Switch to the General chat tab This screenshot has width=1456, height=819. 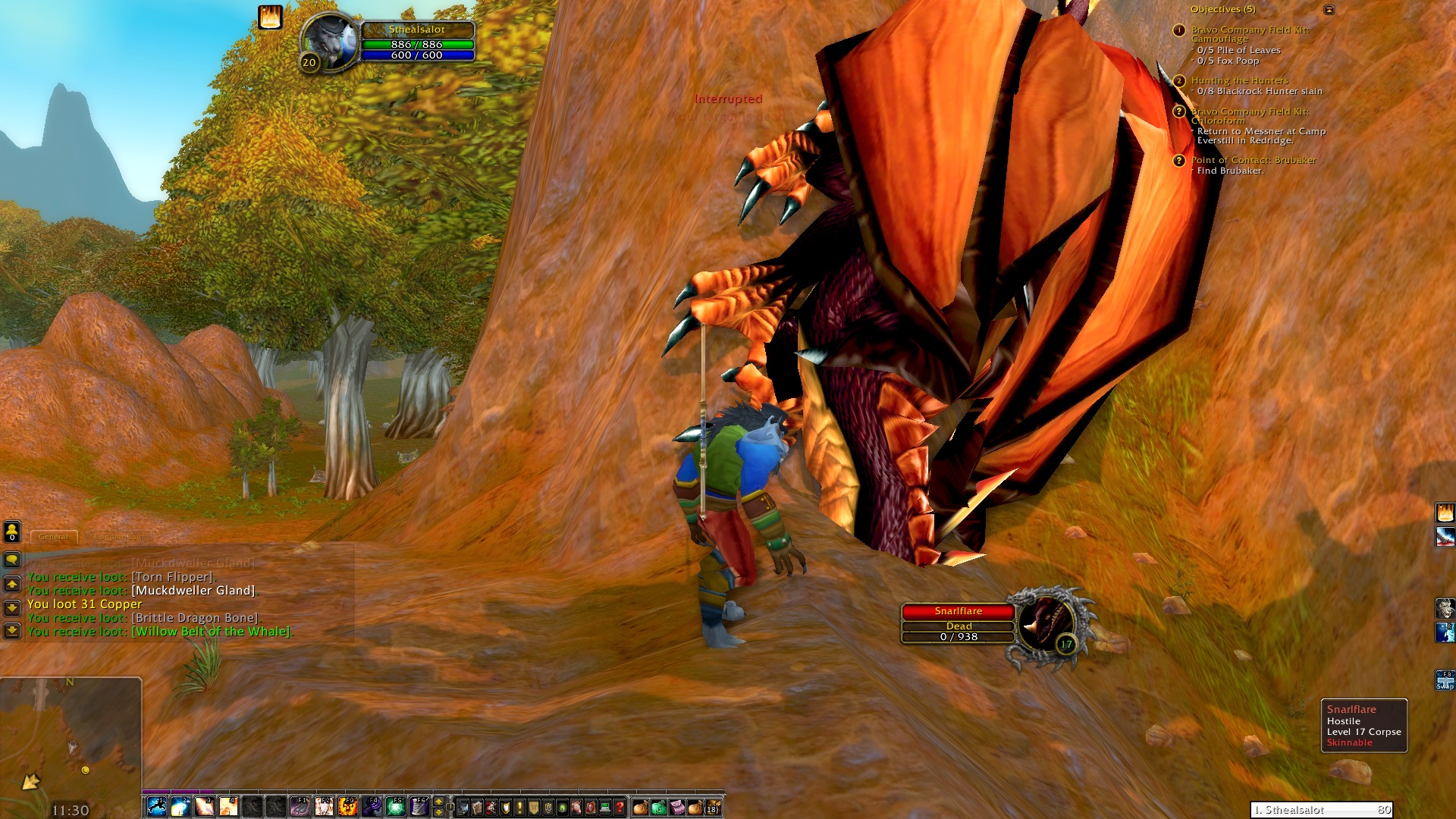pyautogui.click(x=54, y=536)
